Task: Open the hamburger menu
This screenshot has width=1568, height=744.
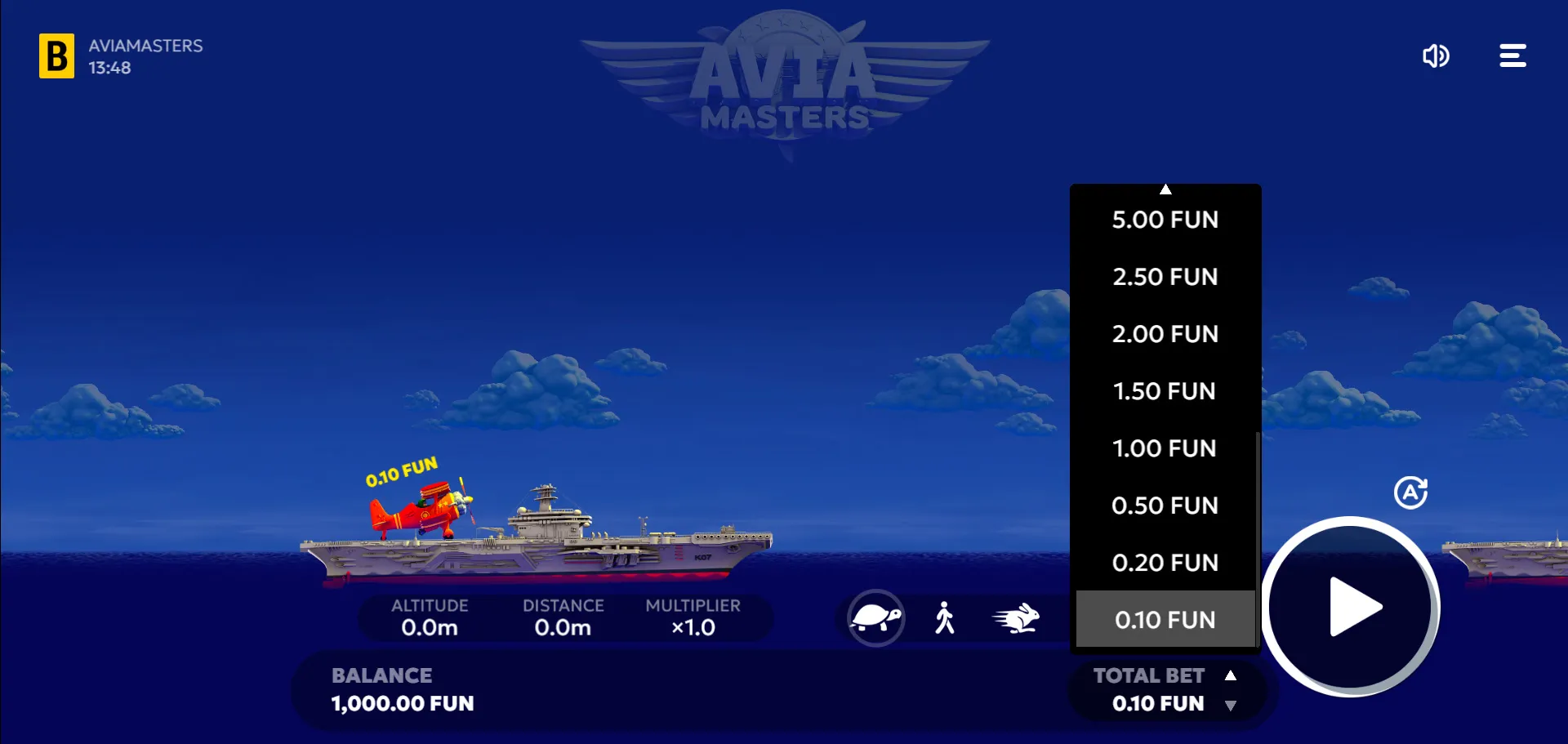Action: pos(1512,56)
